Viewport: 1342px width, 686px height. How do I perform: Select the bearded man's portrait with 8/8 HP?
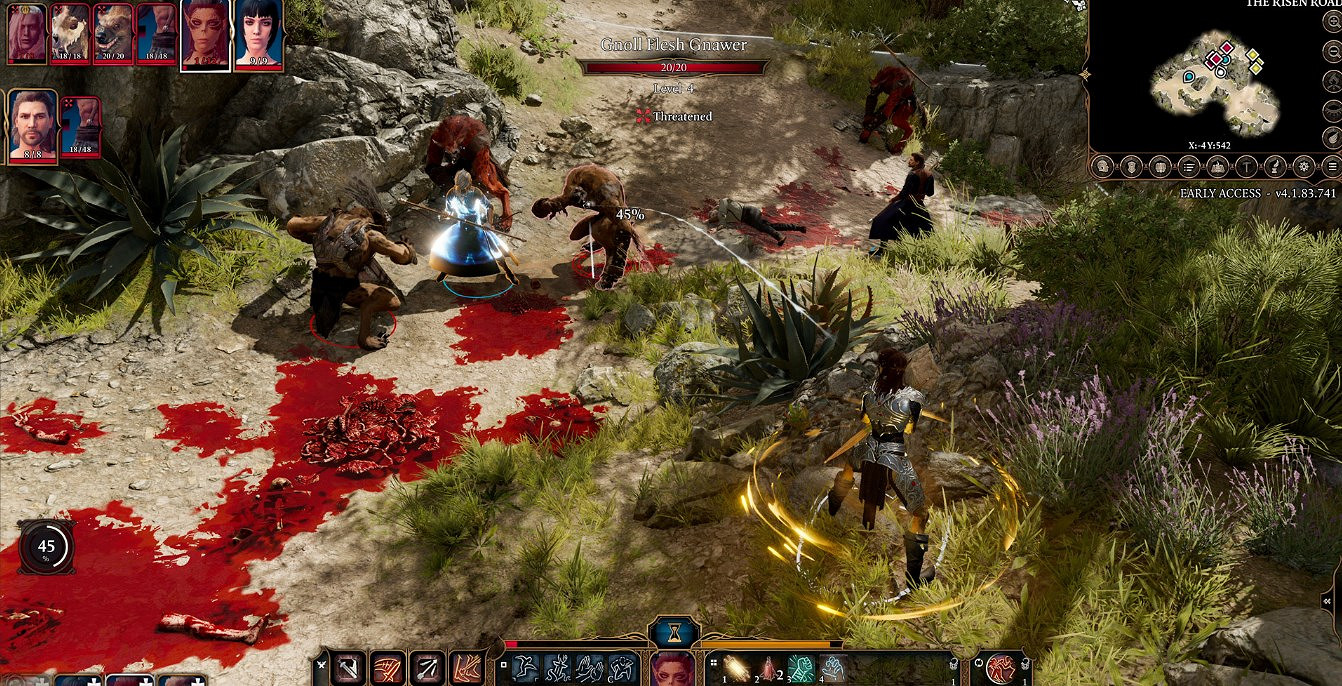tap(32, 124)
